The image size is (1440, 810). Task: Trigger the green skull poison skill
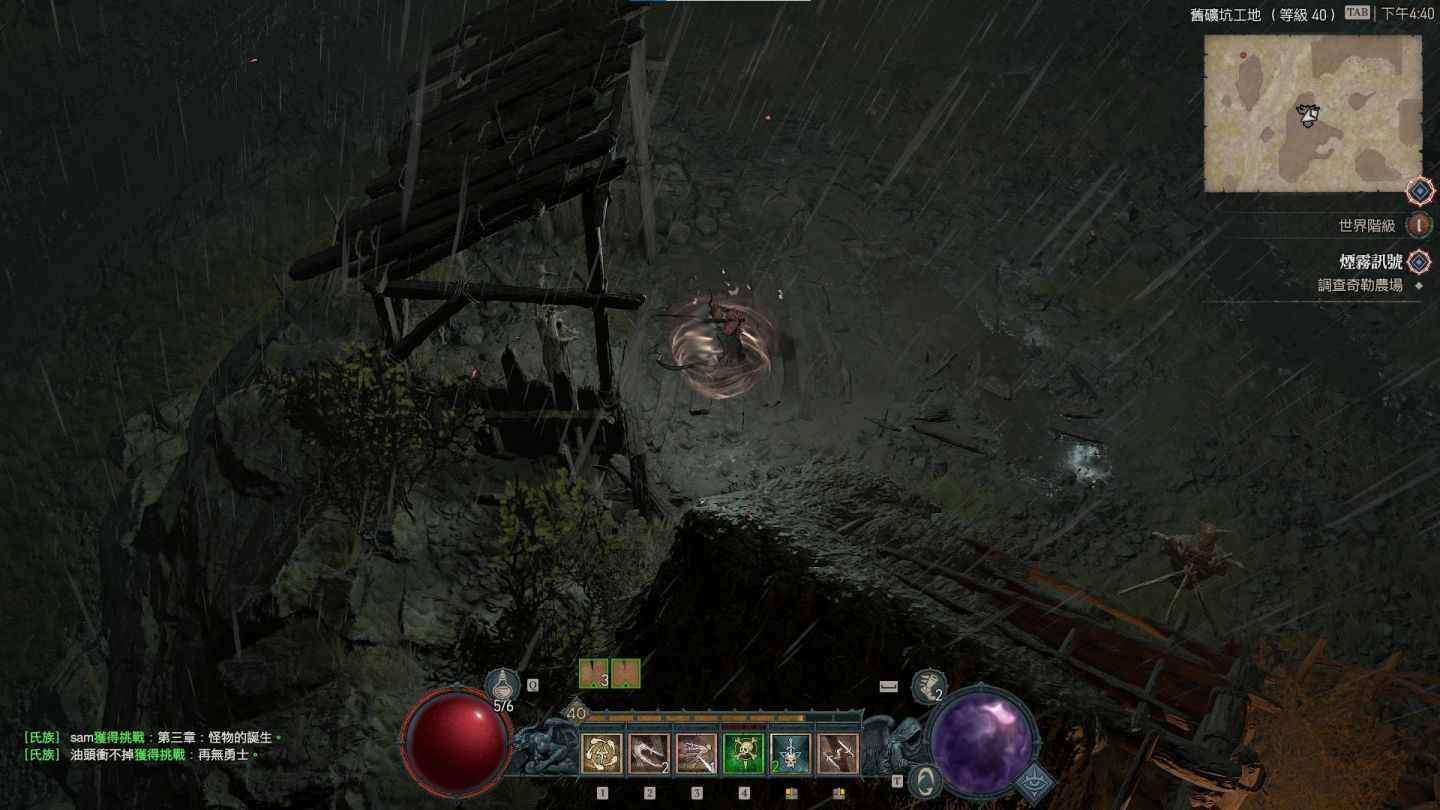pos(743,753)
